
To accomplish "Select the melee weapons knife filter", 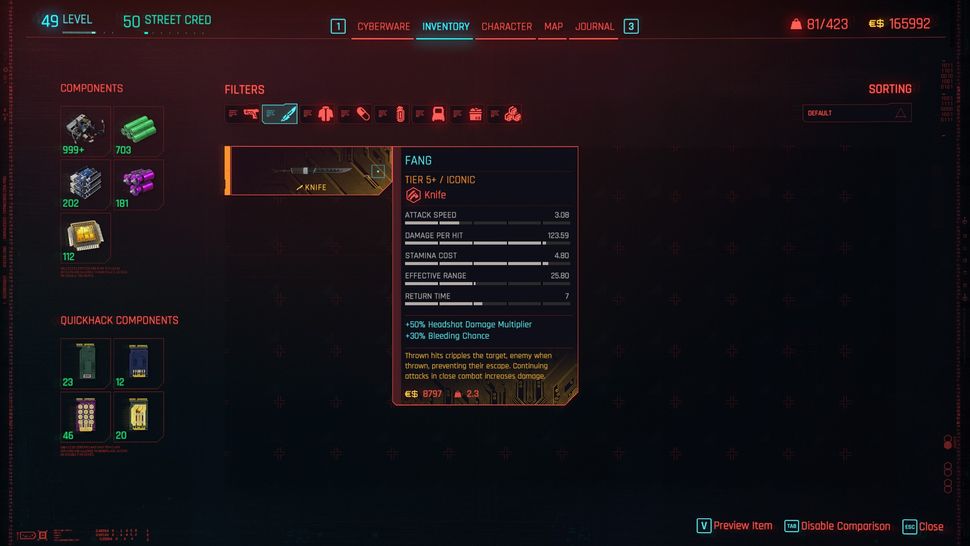I will pyautogui.click(x=287, y=114).
